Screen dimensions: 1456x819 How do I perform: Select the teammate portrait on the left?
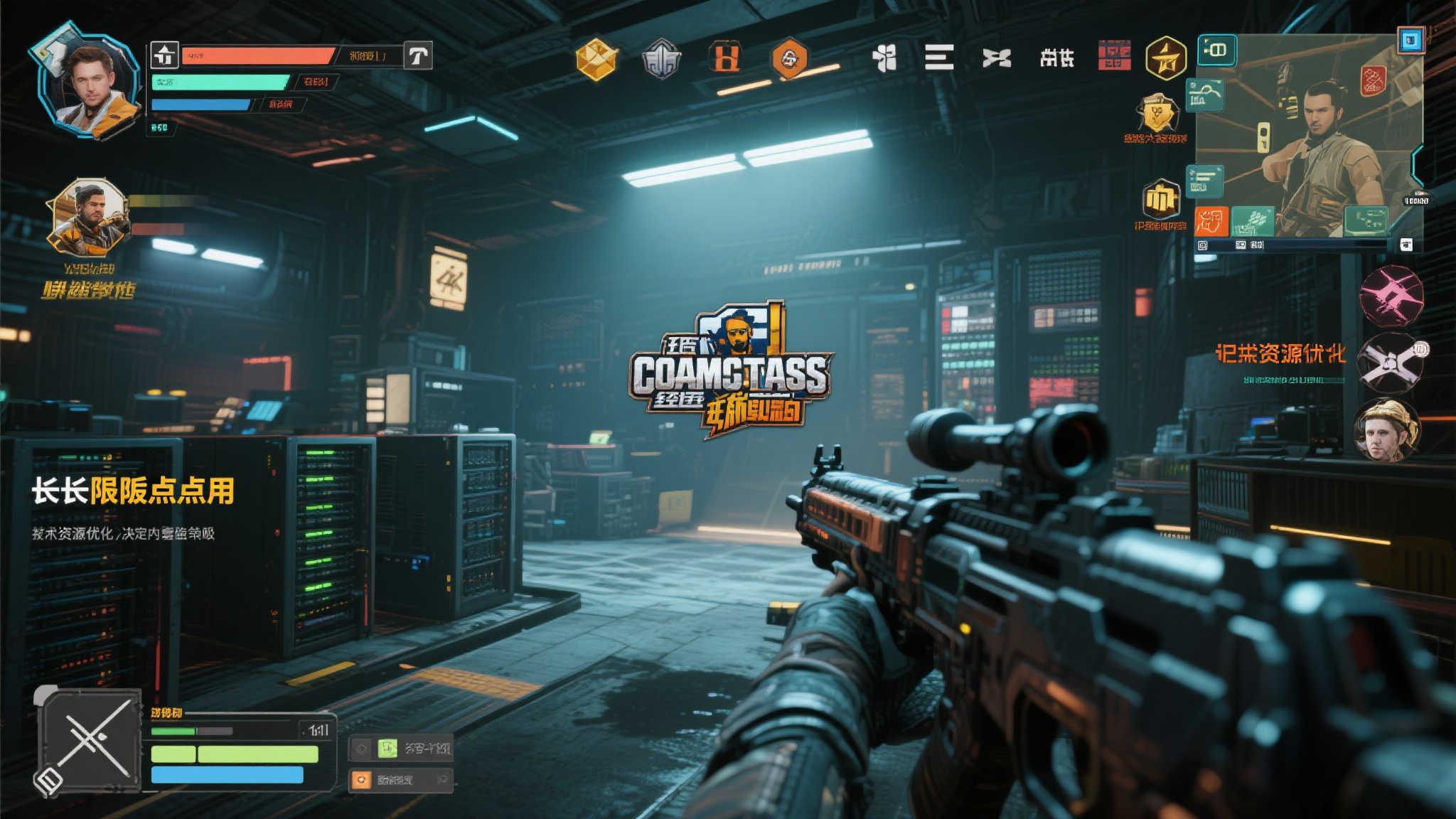pyautogui.click(x=88, y=218)
